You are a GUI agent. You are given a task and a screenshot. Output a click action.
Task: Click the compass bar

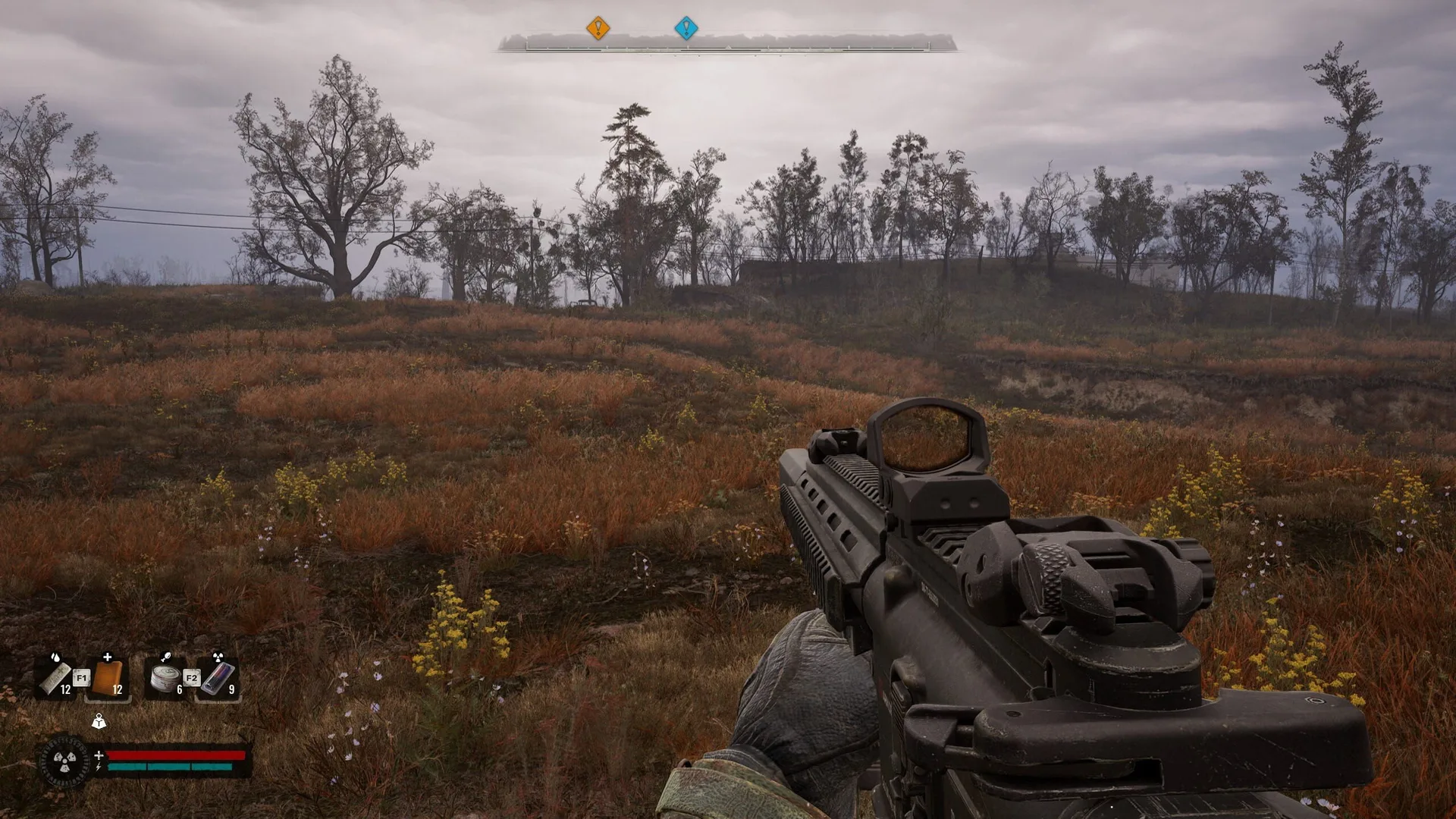[x=726, y=44]
